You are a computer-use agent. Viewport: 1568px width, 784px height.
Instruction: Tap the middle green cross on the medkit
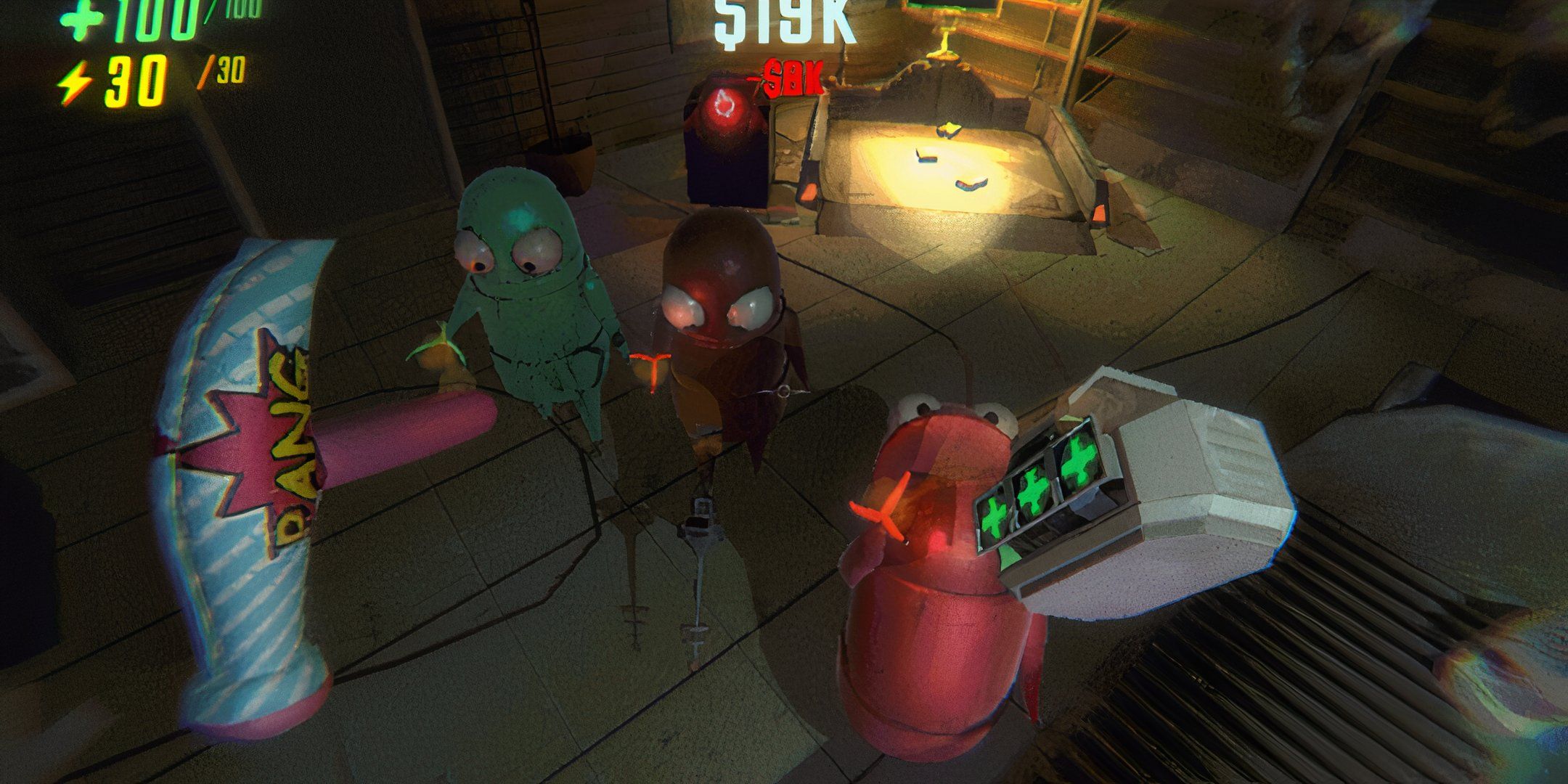point(1034,488)
